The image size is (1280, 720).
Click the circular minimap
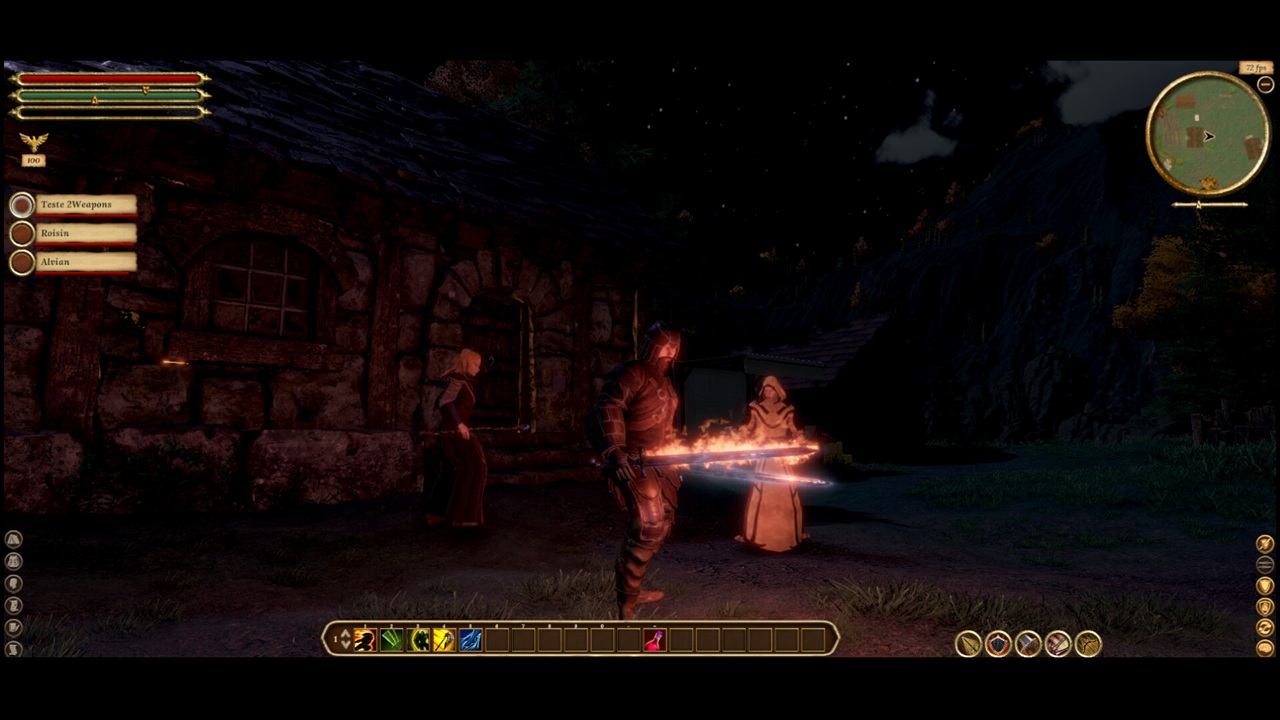point(1208,134)
